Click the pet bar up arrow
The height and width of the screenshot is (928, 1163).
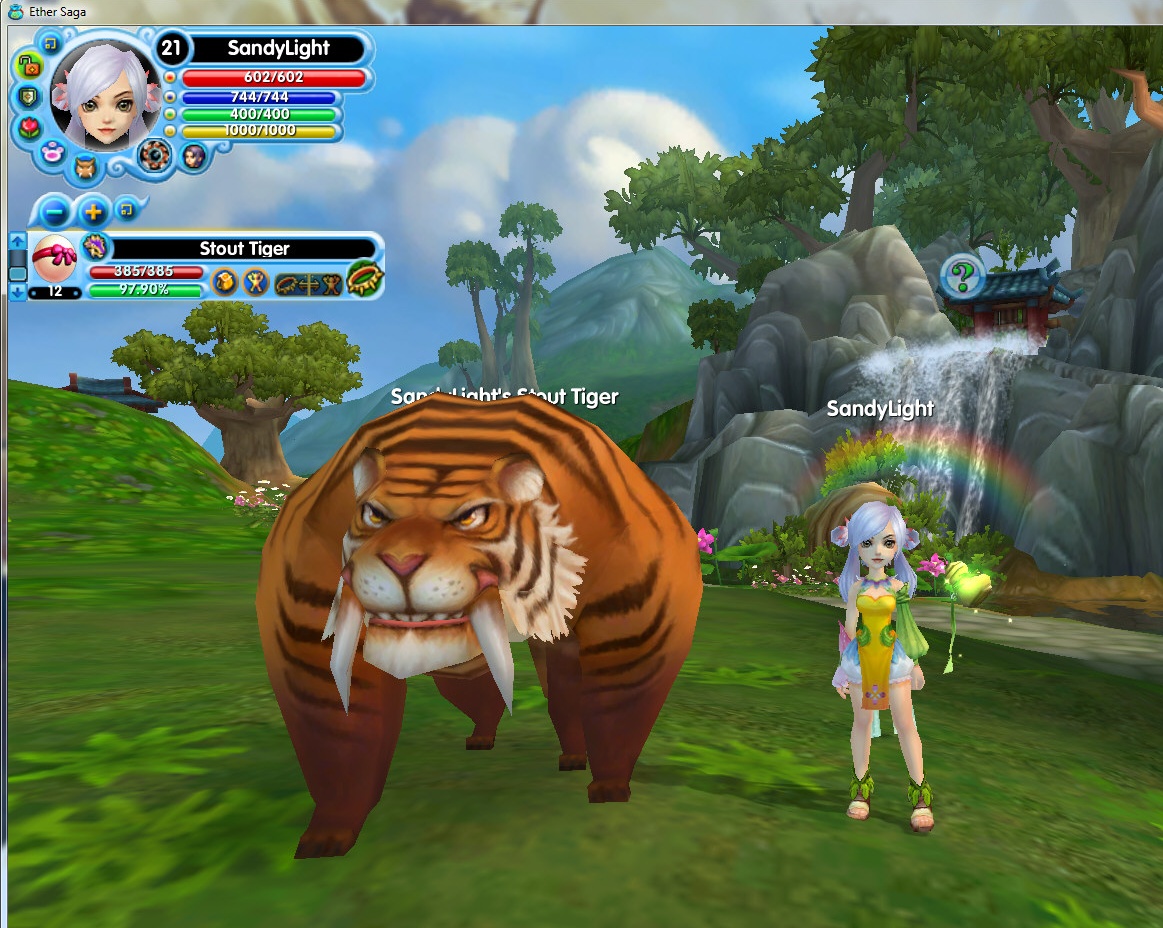(17, 241)
